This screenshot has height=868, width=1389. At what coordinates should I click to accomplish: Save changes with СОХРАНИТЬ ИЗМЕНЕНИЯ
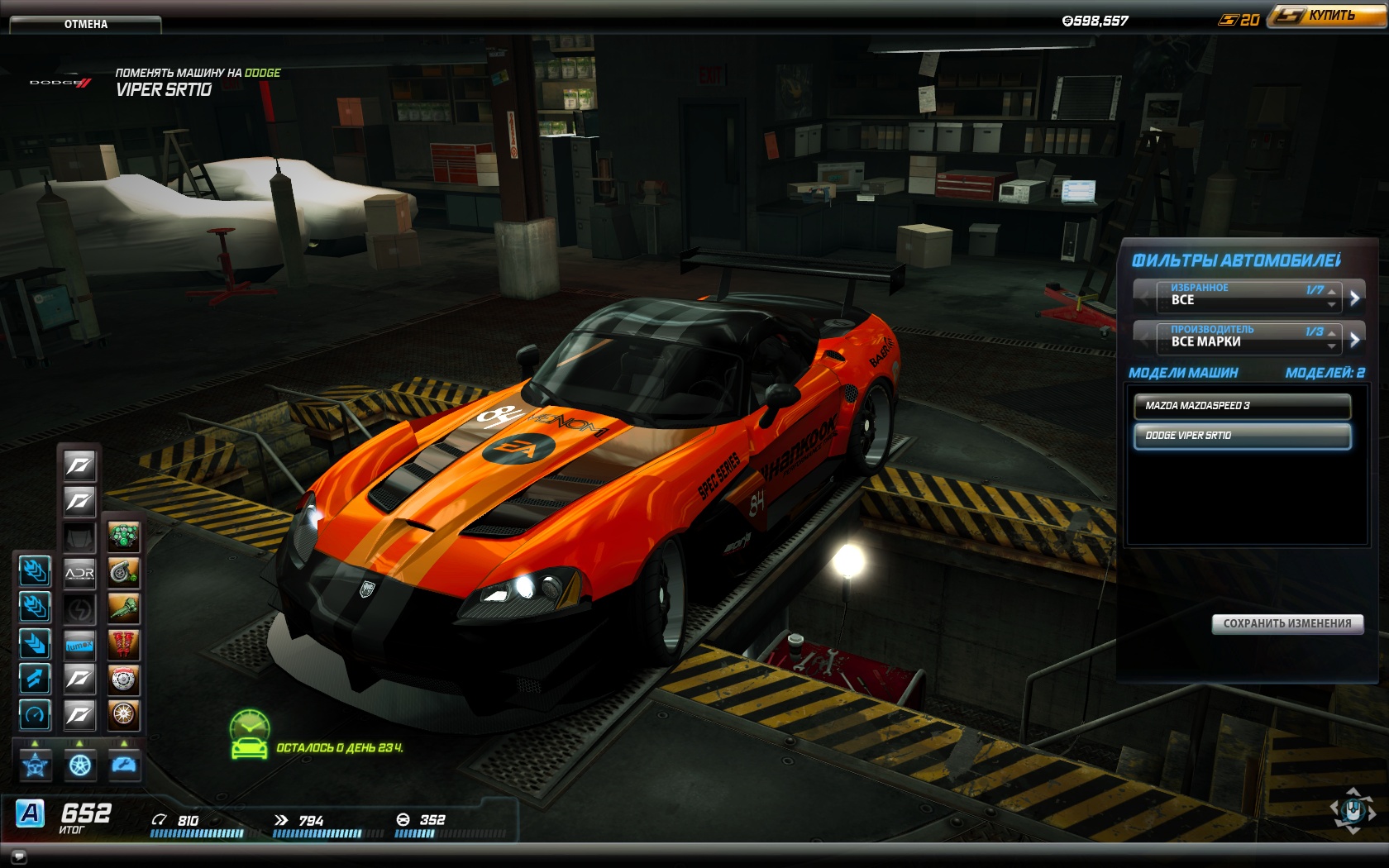pos(1287,623)
